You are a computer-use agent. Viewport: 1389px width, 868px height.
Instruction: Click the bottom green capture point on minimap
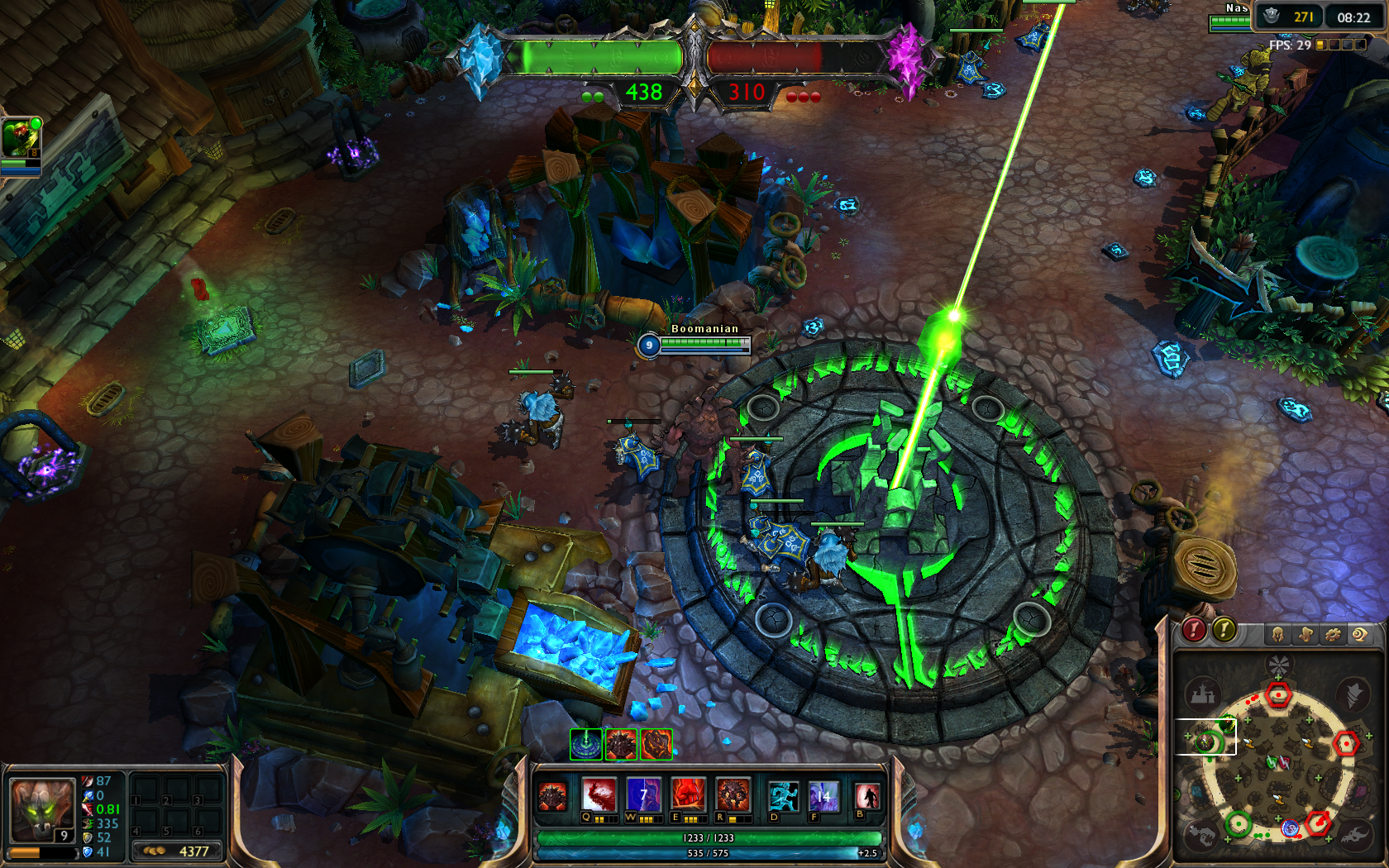tap(1238, 823)
